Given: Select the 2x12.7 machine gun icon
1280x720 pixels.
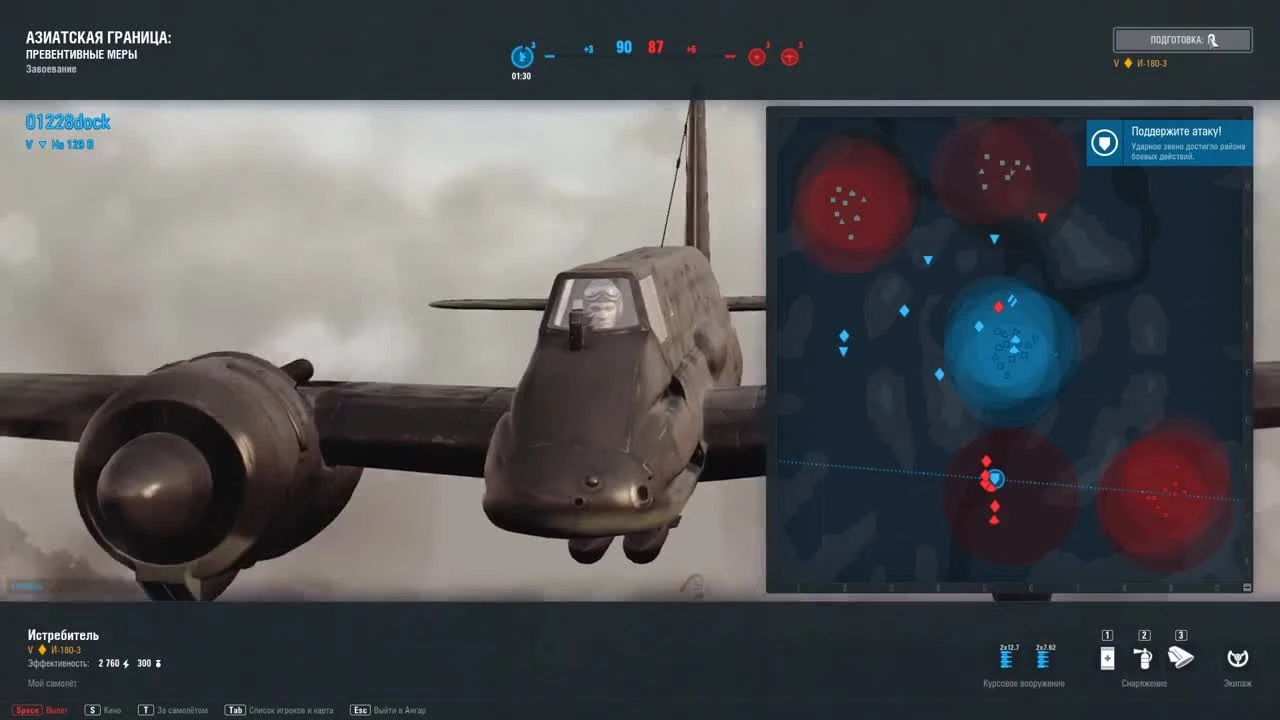Looking at the screenshot, I should click(1006, 660).
